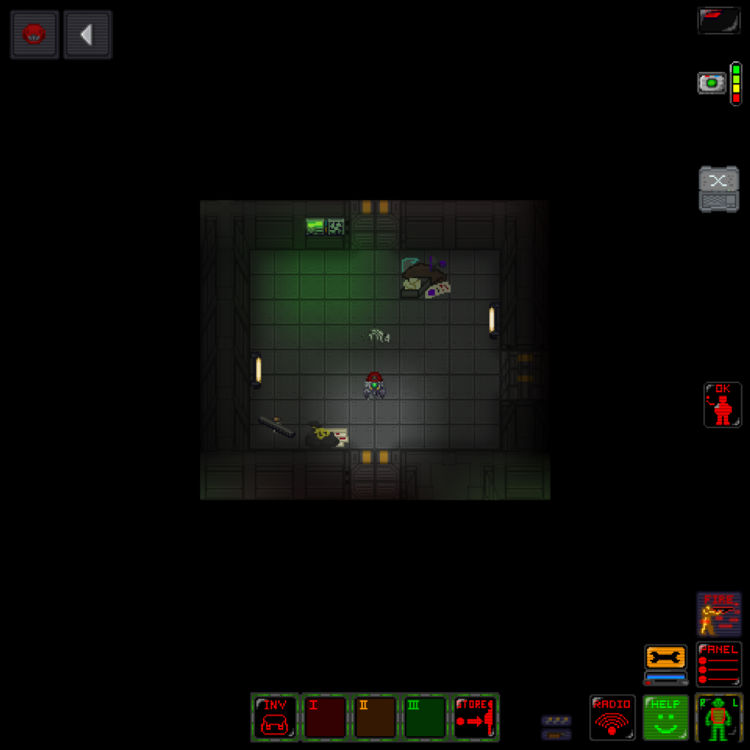Click the dark red-striped device icon
Viewport: 750px width, 750px height.
click(x=719, y=20)
